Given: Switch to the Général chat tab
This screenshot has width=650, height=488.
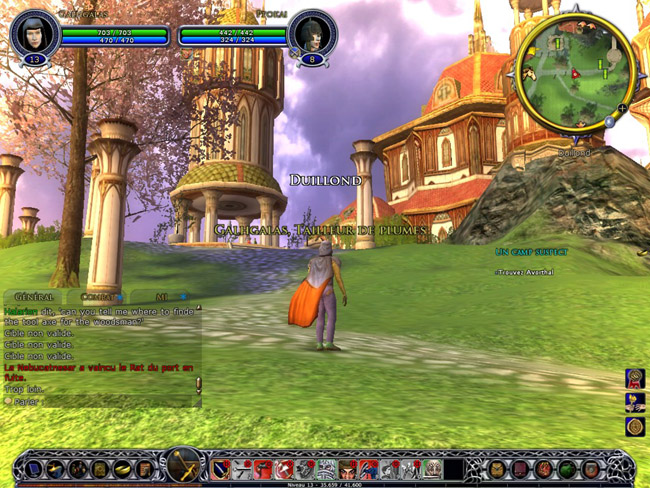Looking at the screenshot, I should coord(34,297).
